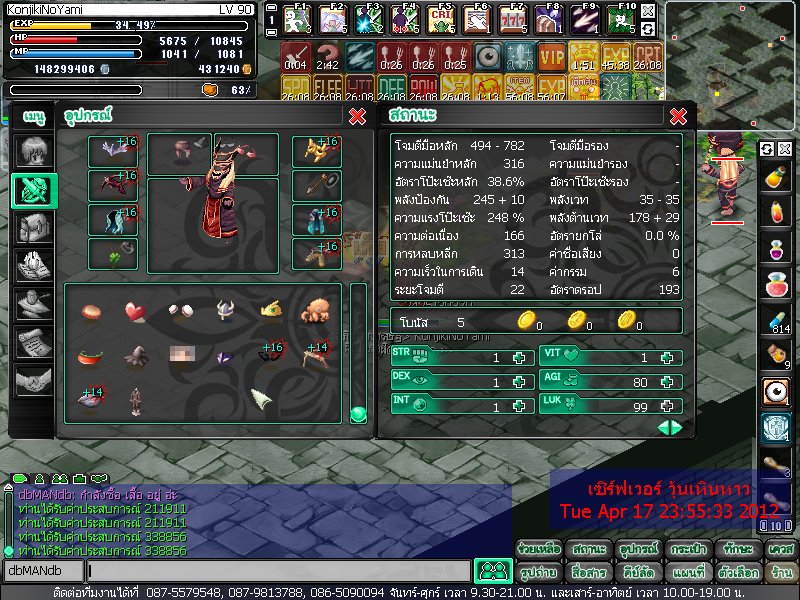
Task: Close the อุปกรณ์ equipment window
Action: 357,116
